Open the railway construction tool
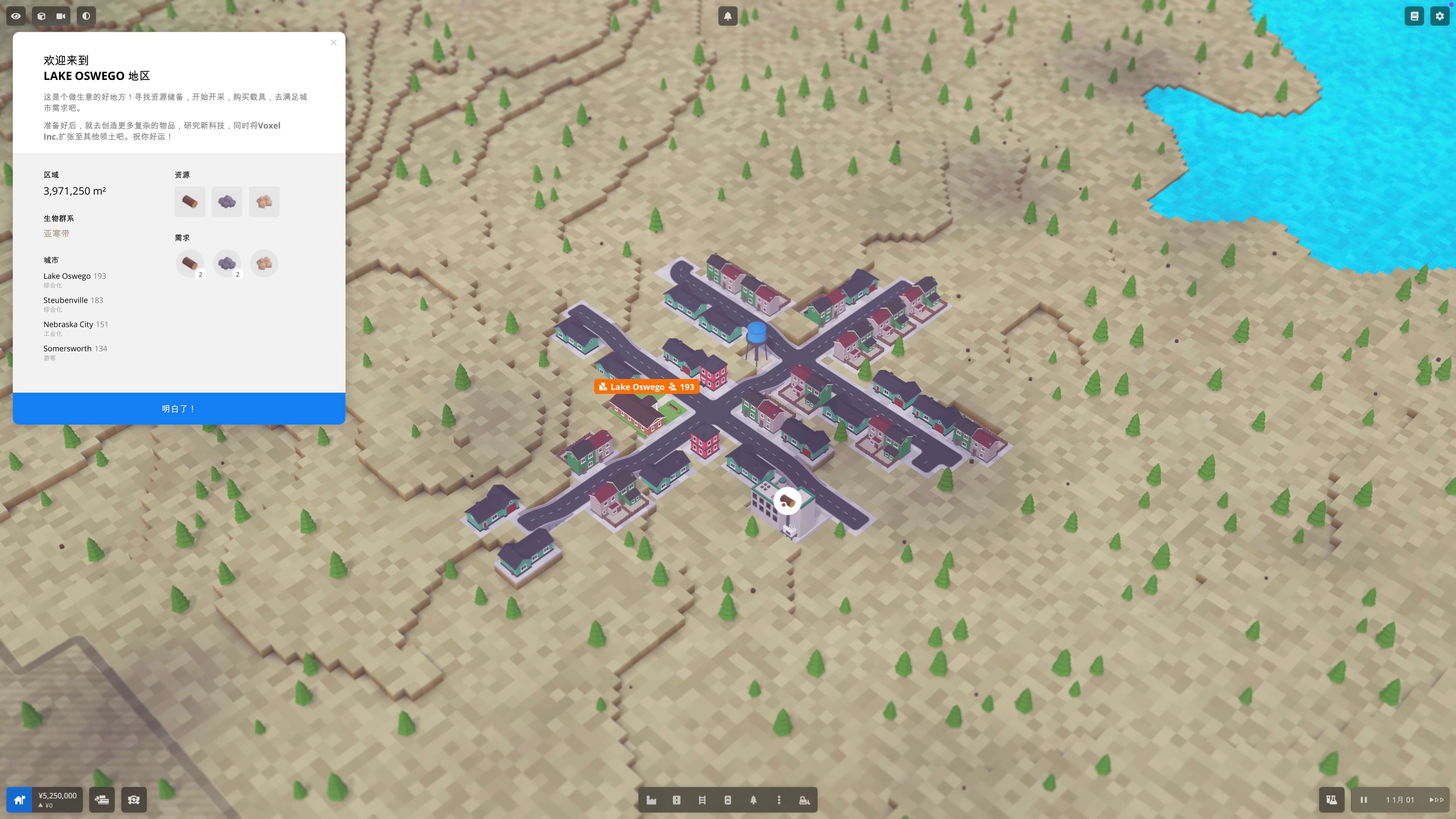 [x=703, y=800]
